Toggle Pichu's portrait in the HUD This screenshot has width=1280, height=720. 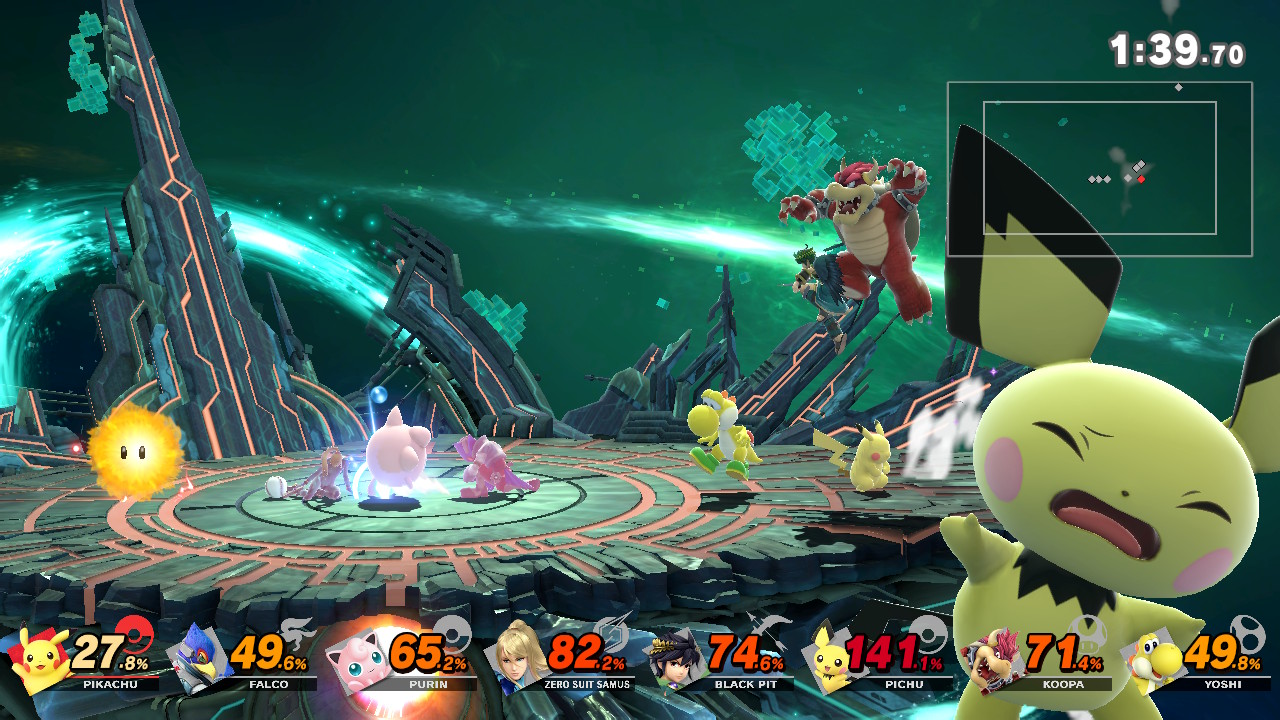830,663
